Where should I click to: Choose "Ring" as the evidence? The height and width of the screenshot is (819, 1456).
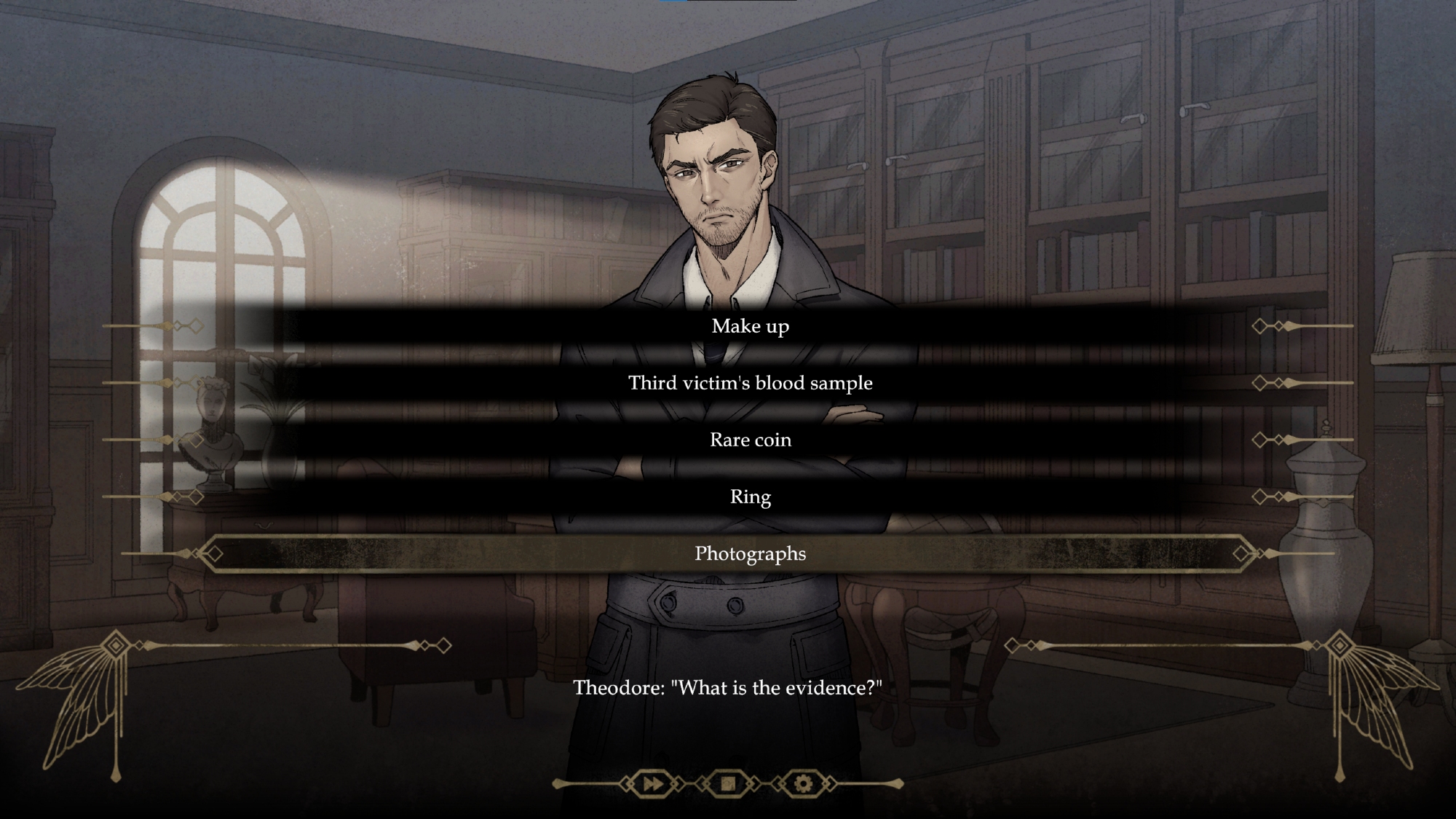pos(750,496)
